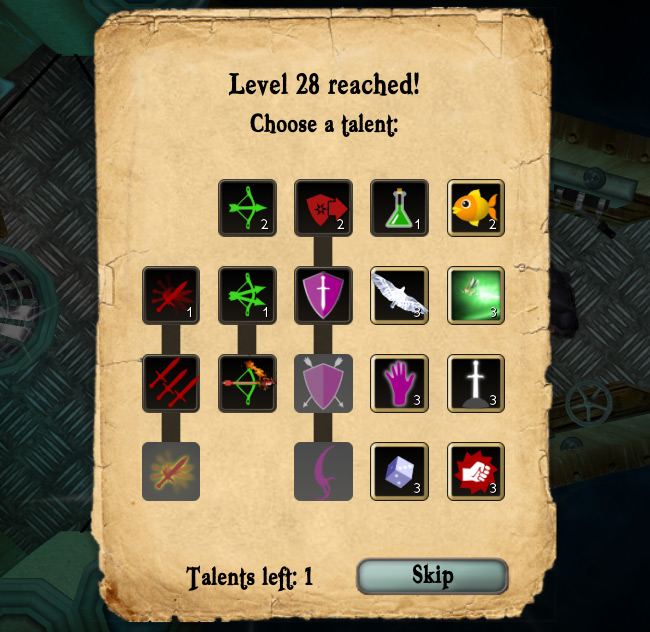This screenshot has width=650, height=632.
Task: Choose the greyed purple scythe talent
Action: click(x=324, y=471)
